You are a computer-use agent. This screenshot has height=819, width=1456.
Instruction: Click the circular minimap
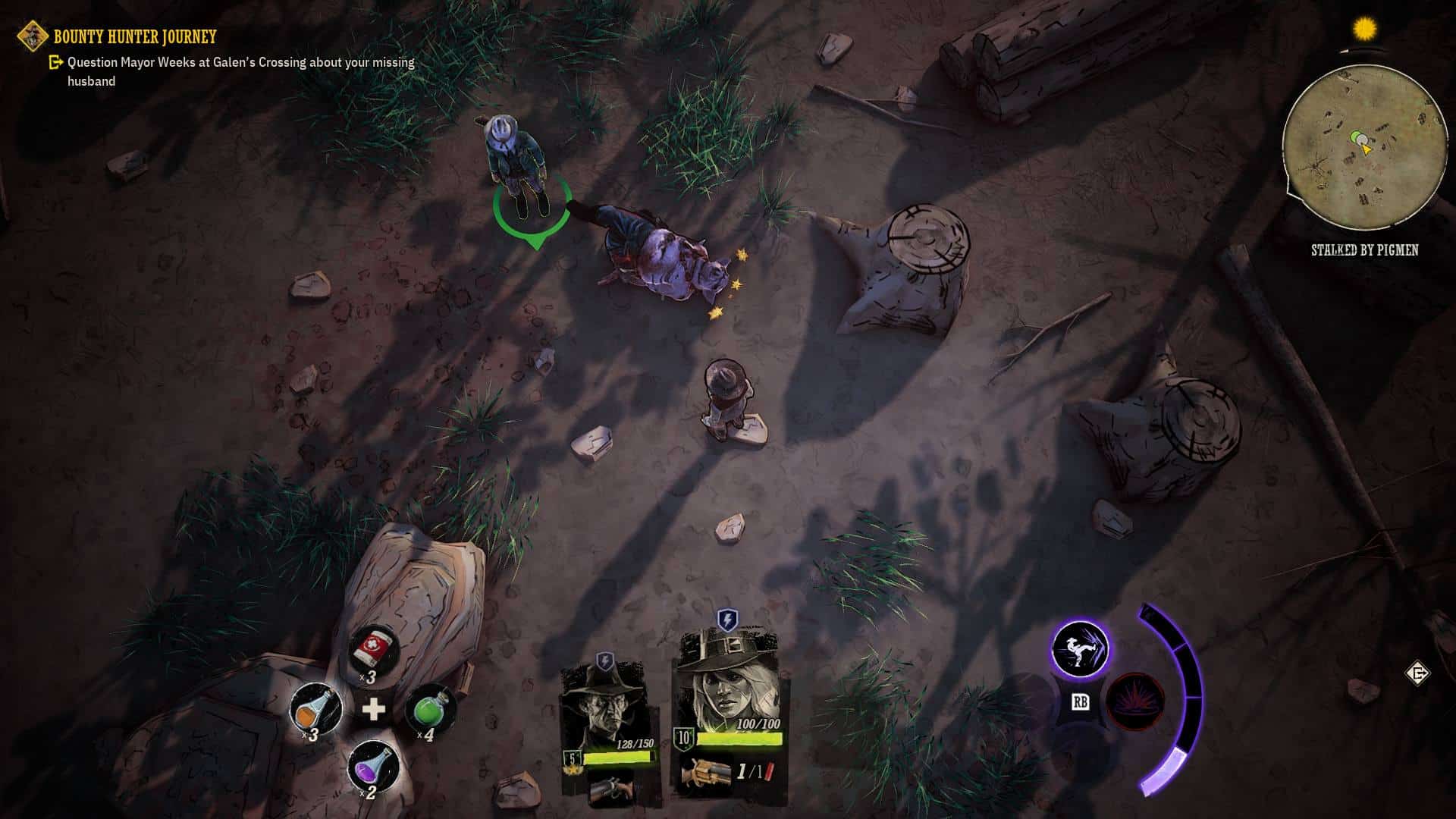point(1364,145)
